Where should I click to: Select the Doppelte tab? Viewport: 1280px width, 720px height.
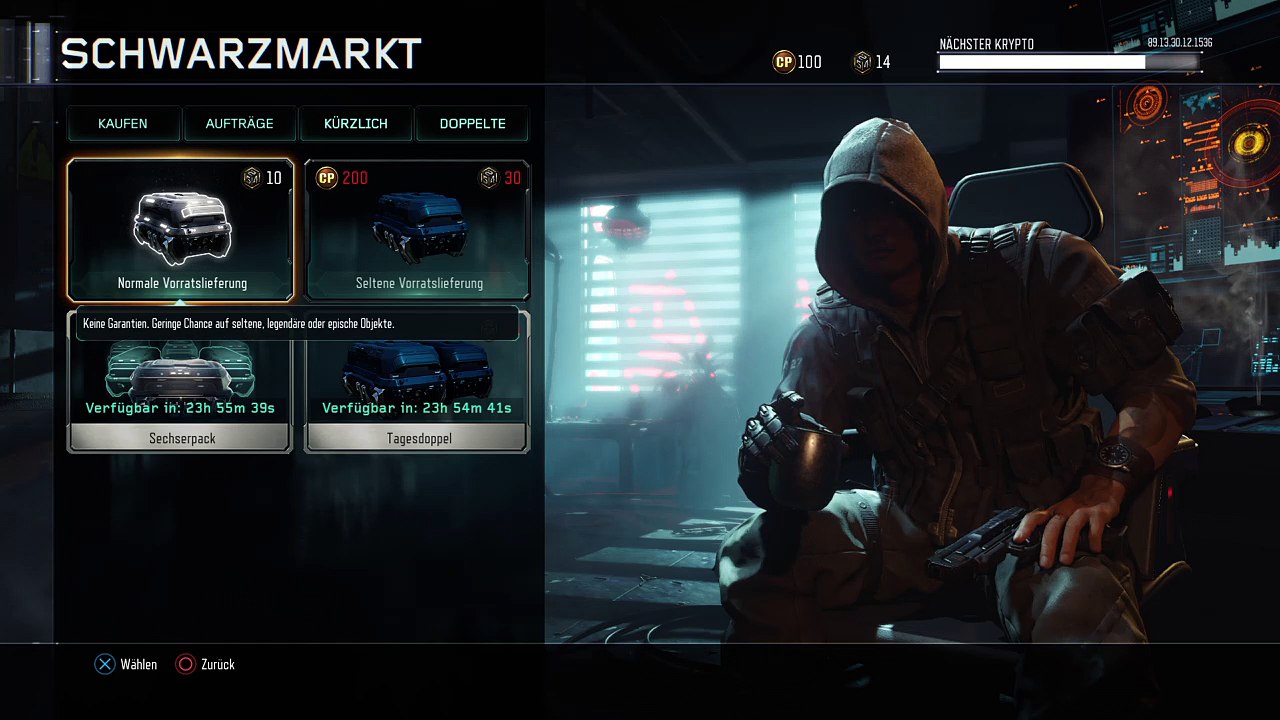click(x=472, y=124)
